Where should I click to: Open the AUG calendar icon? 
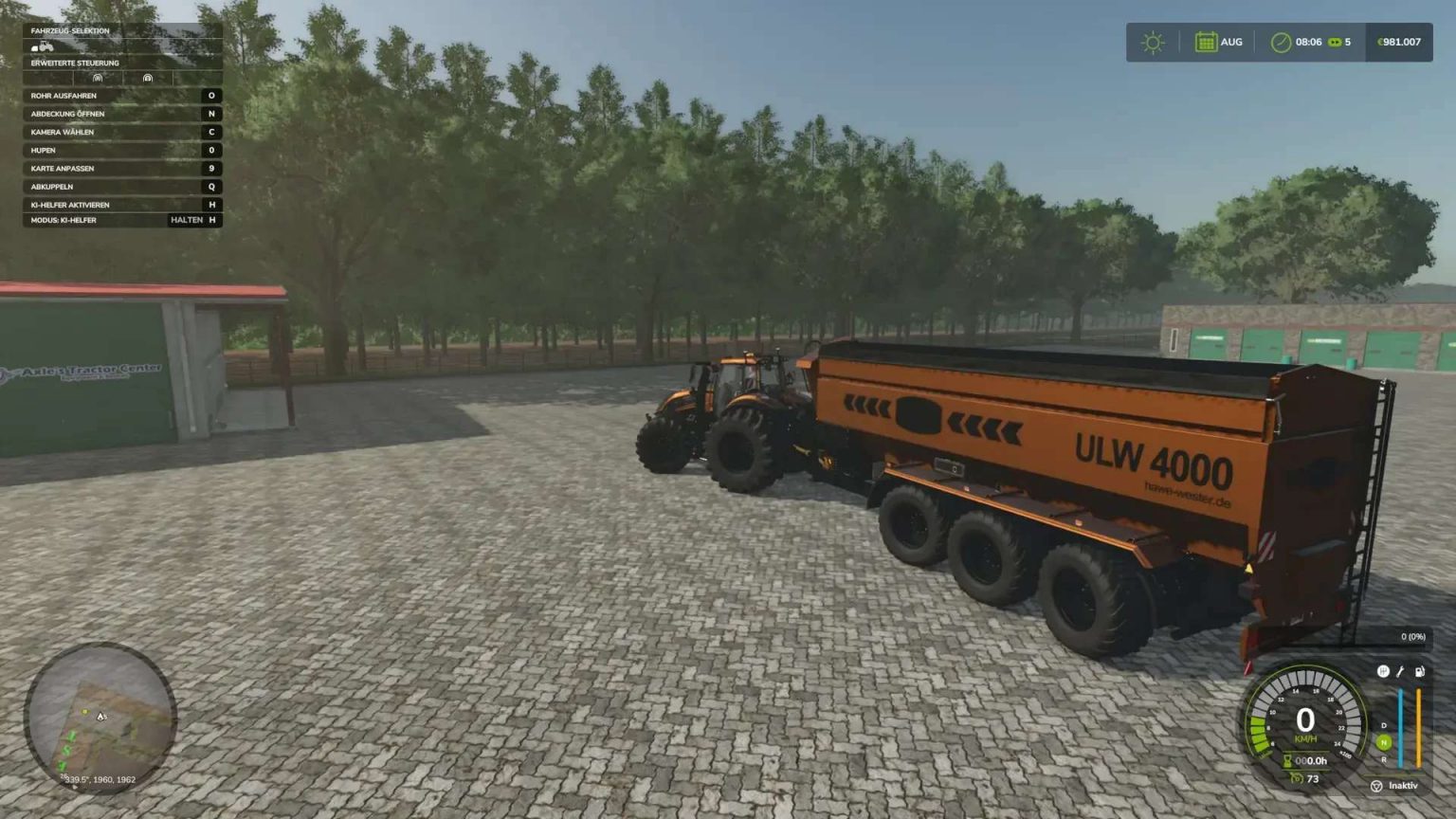[x=1206, y=42]
